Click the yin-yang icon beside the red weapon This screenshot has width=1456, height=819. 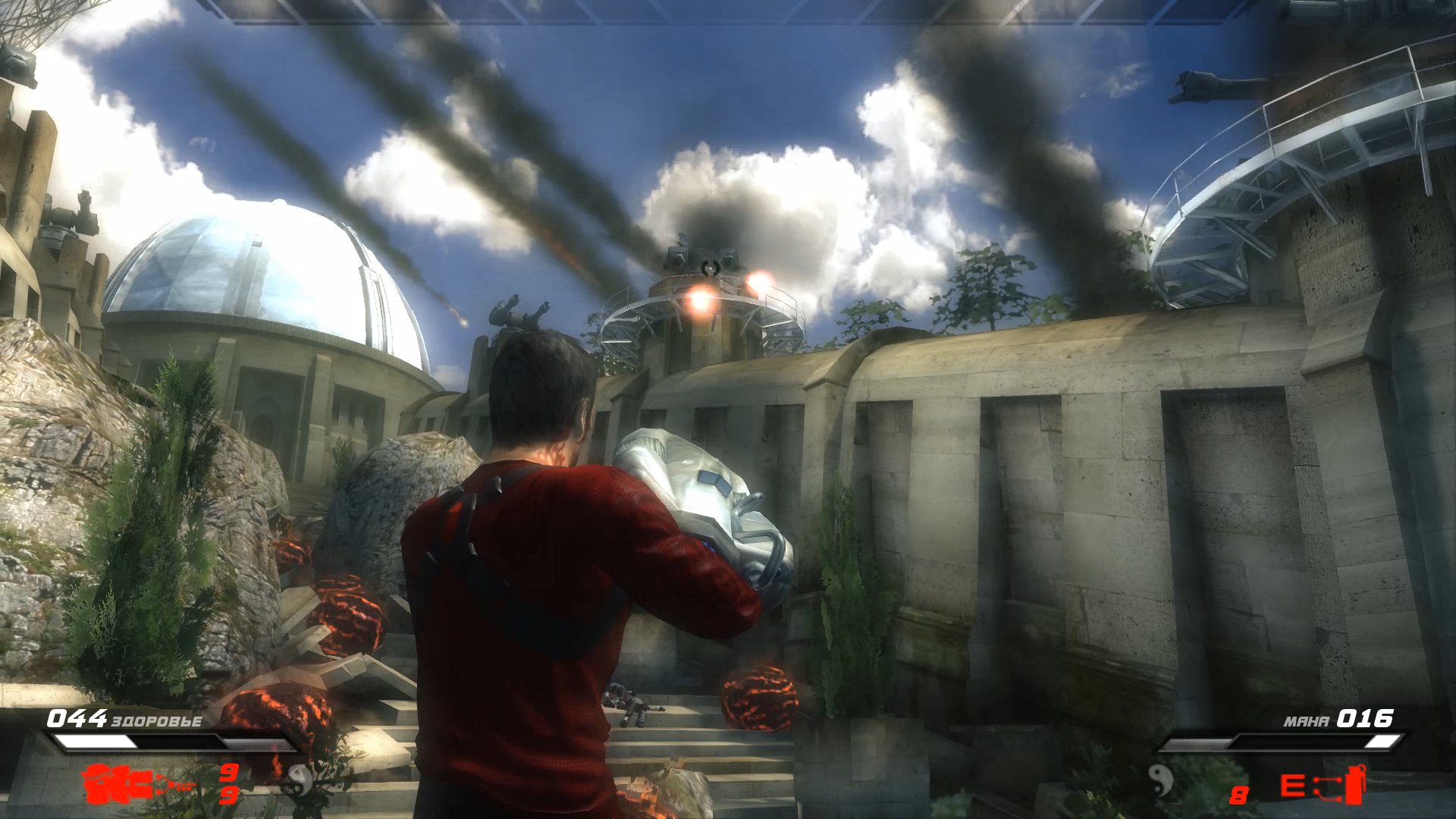[x=300, y=778]
